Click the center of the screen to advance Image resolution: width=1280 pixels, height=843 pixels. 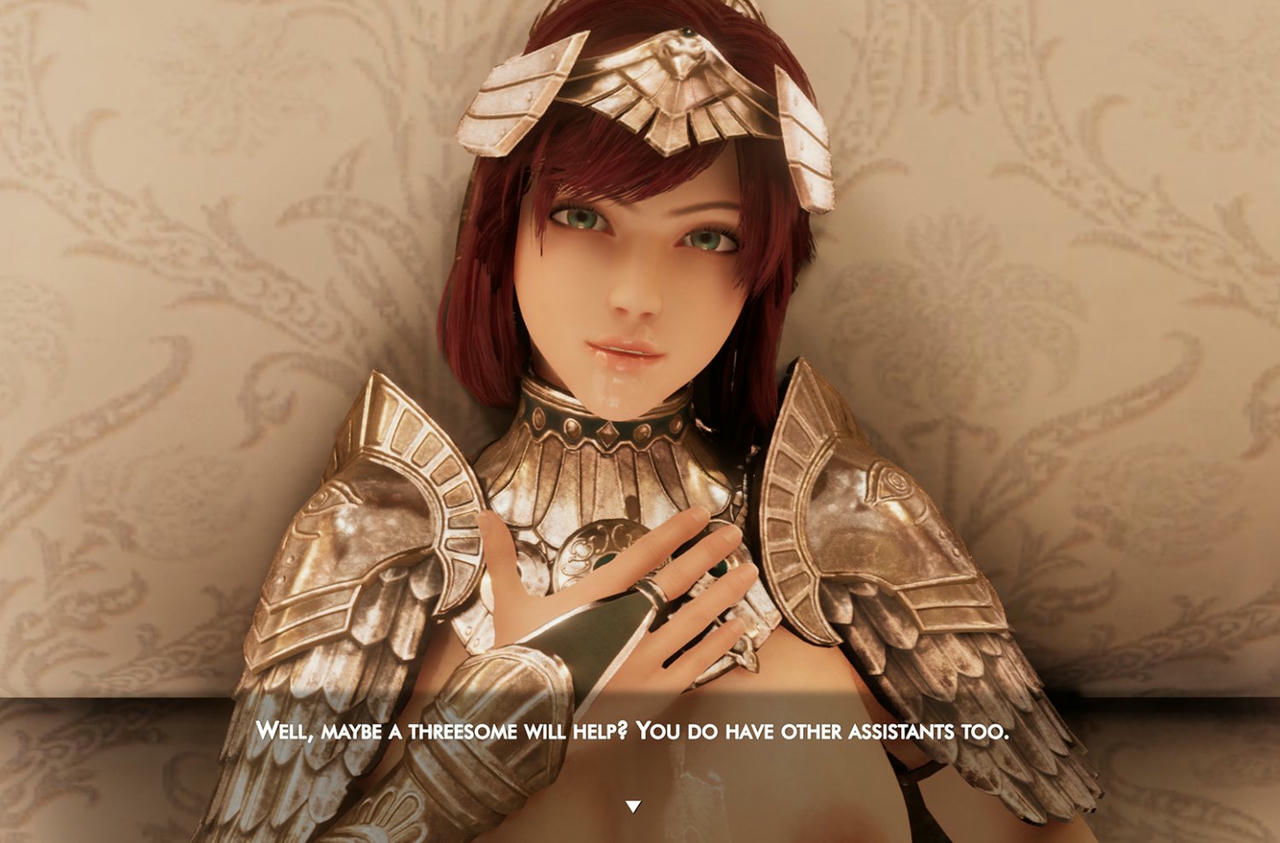click(640, 421)
